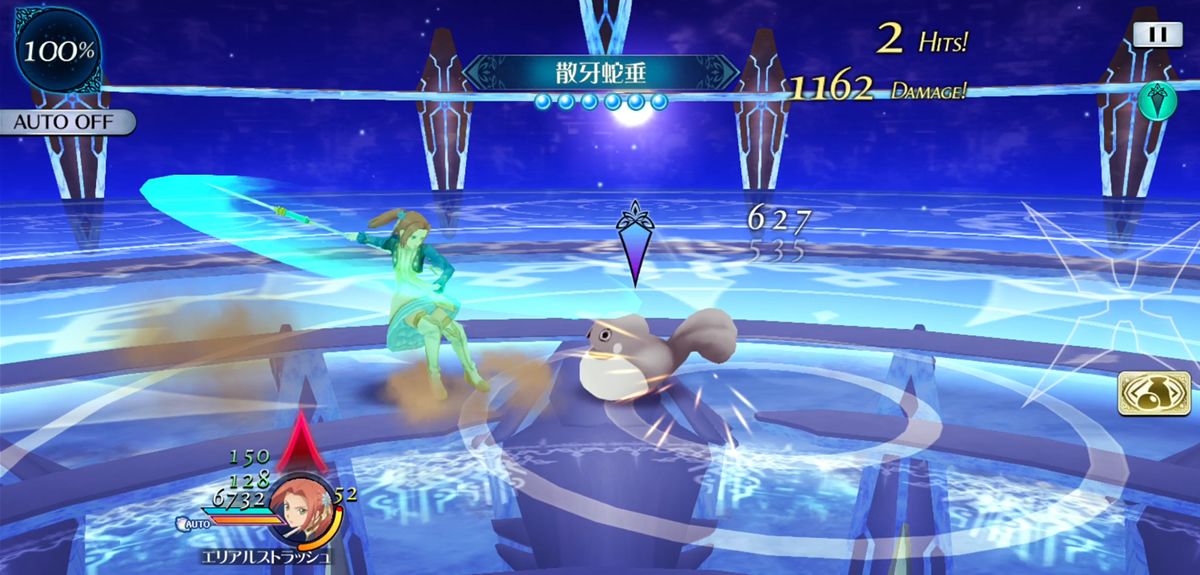The image size is (1200, 575).
Task: Pause the battle
Action: click(x=1158, y=34)
